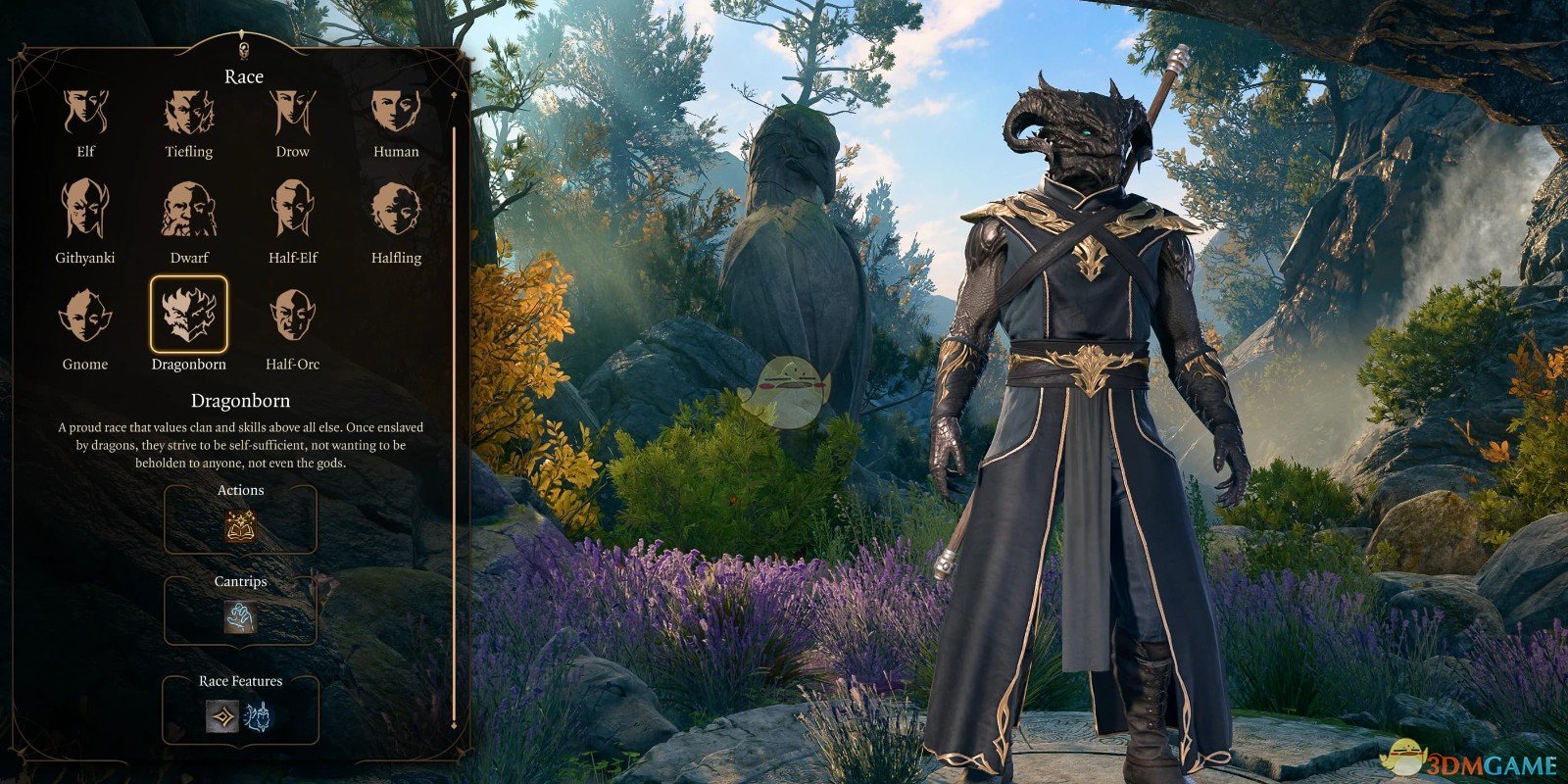View the cantrip icon under Cantrips
Viewport: 1568px width, 784px height.
pos(240,617)
